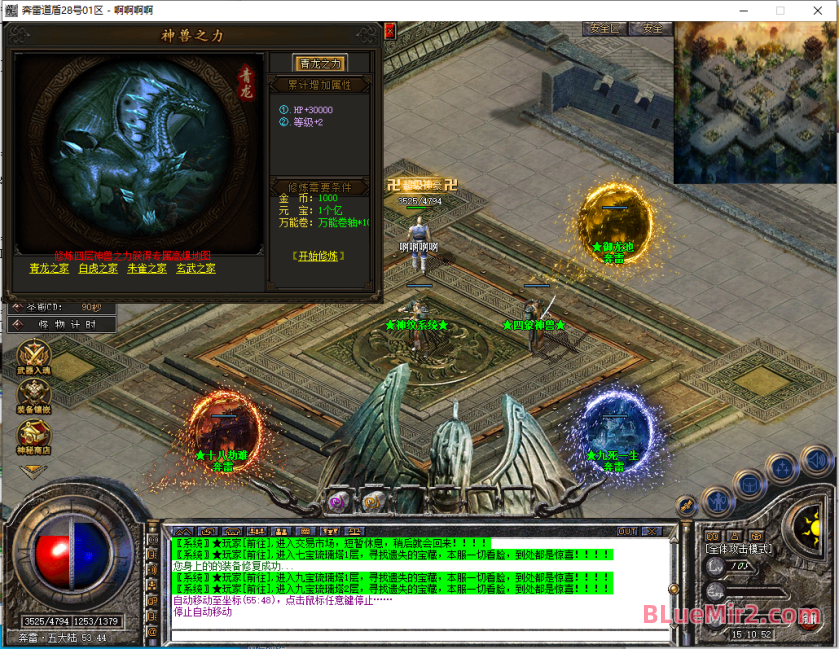The image size is (839, 649).
Task: Go to 白虎之家
Action: [x=98, y=268]
